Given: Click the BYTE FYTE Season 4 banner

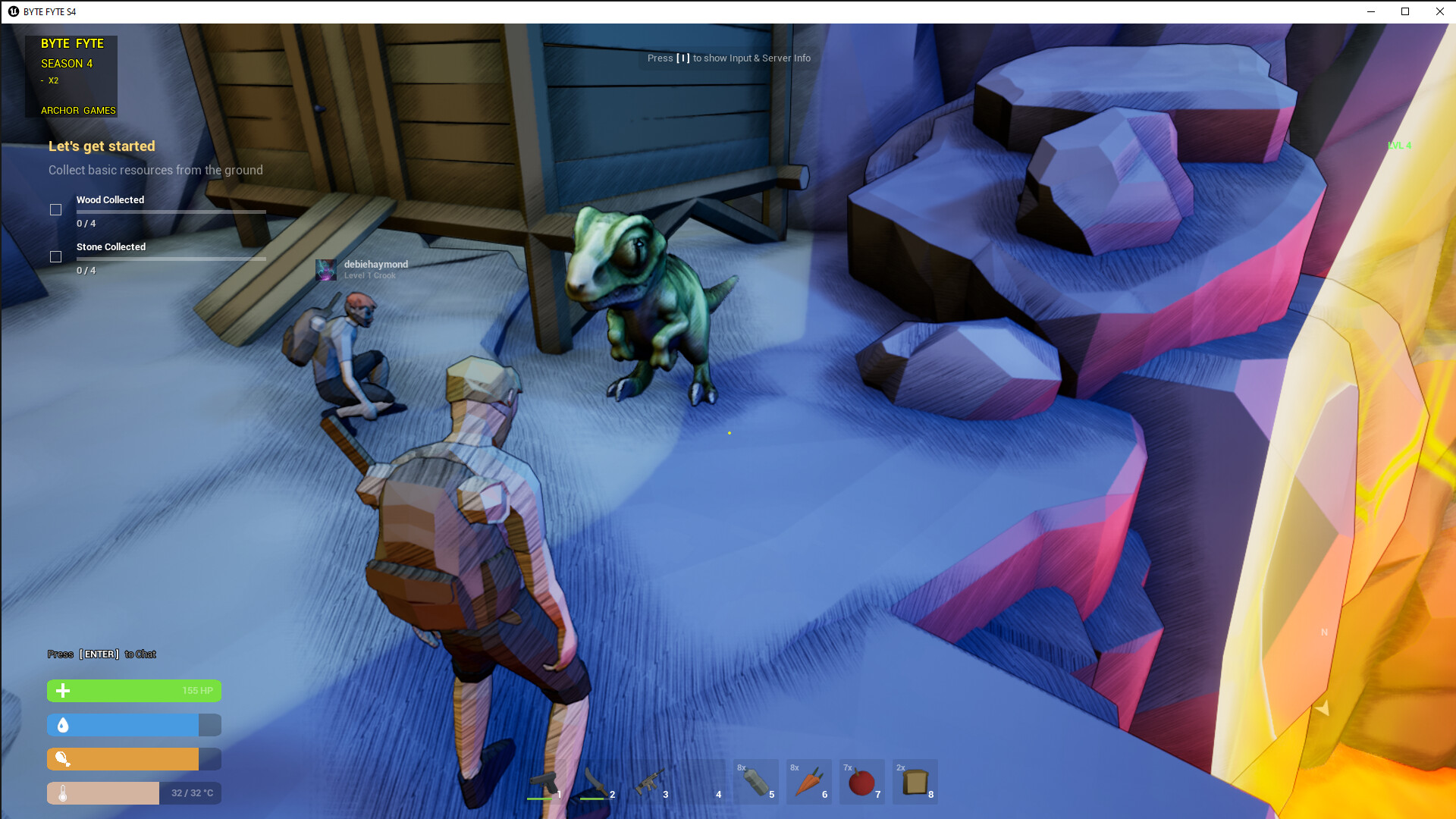Looking at the screenshot, I should (72, 76).
